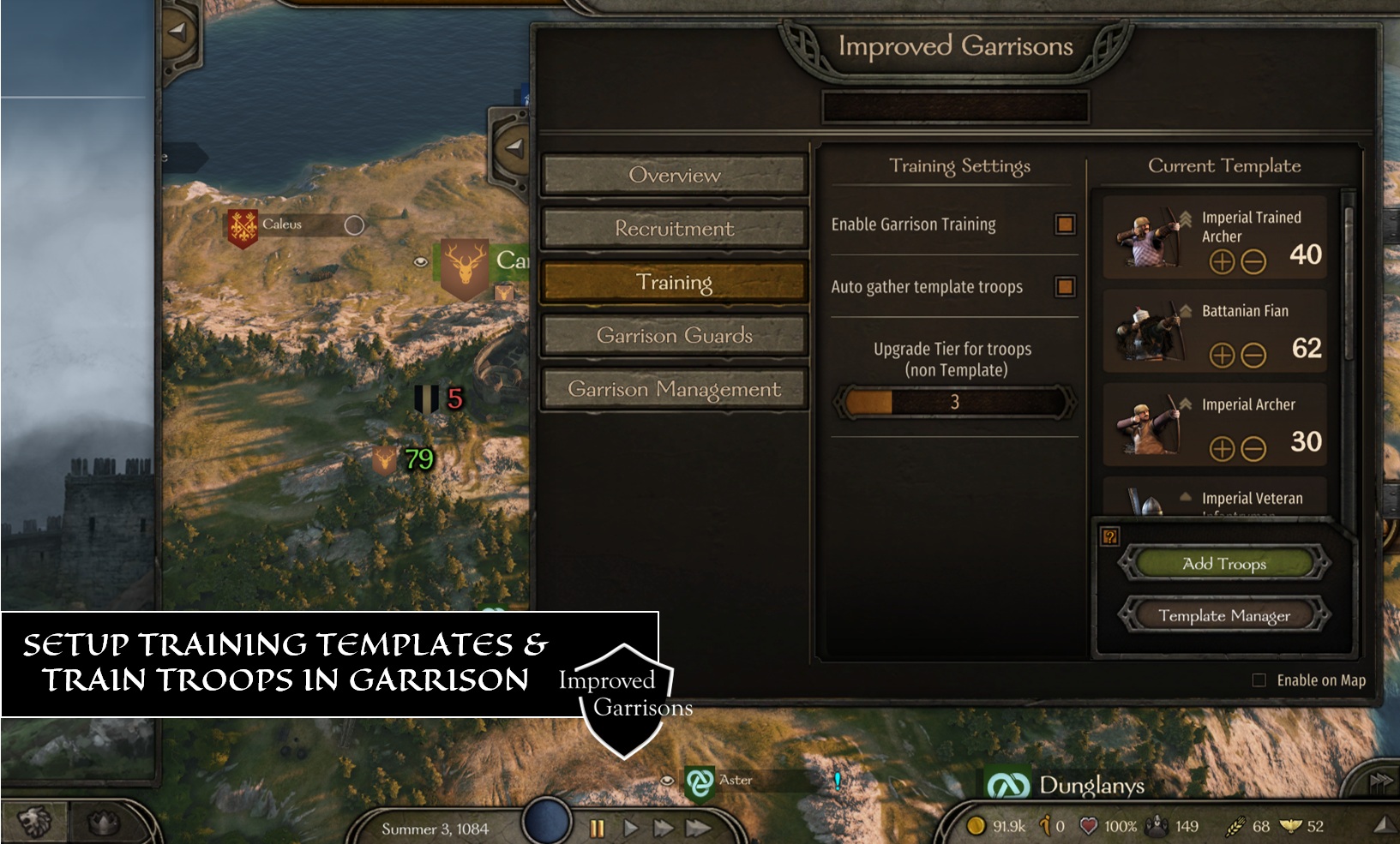Toggle Auto gather template troops checkbox
The image size is (1400, 844).
click(1065, 287)
